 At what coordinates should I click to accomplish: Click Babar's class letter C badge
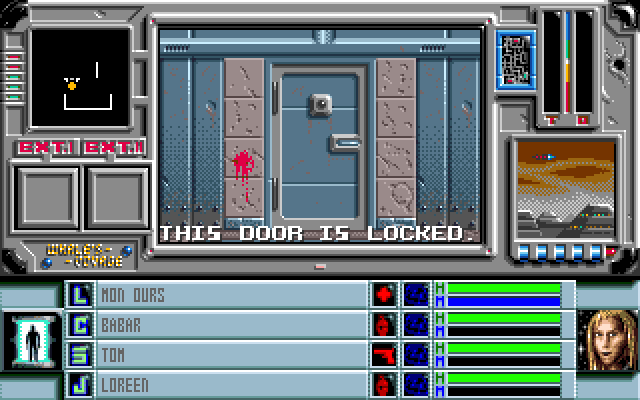(x=80, y=325)
